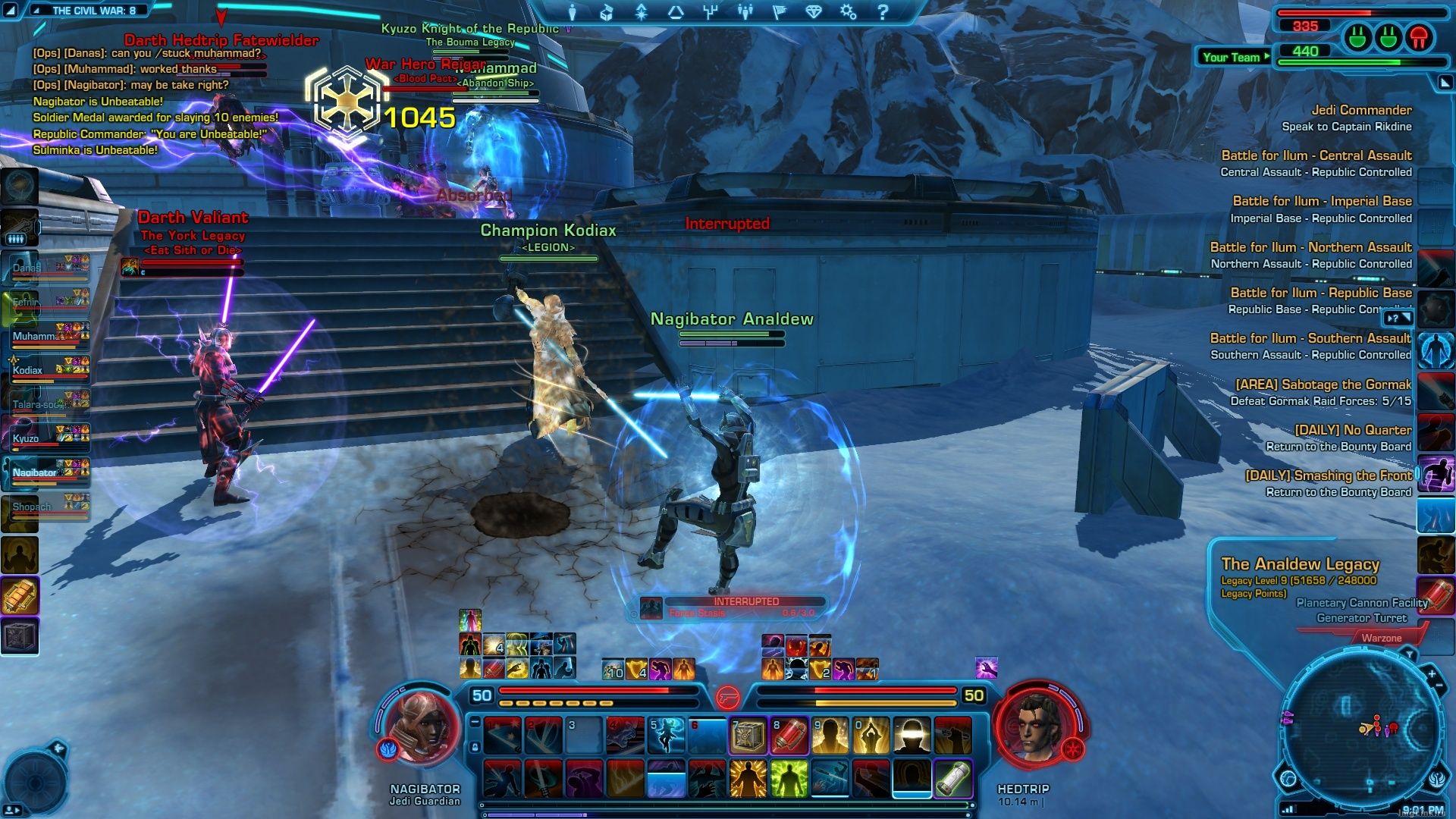Activate the leaping lightning ability in slot 5
The height and width of the screenshot is (819, 1456).
(666, 736)
